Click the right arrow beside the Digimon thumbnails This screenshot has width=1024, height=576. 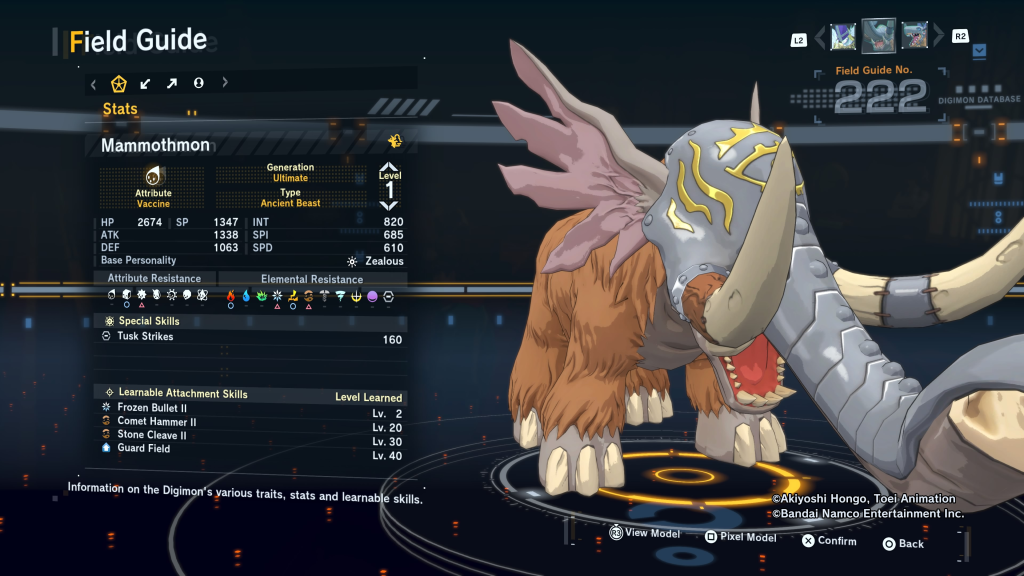click(938, 38)
